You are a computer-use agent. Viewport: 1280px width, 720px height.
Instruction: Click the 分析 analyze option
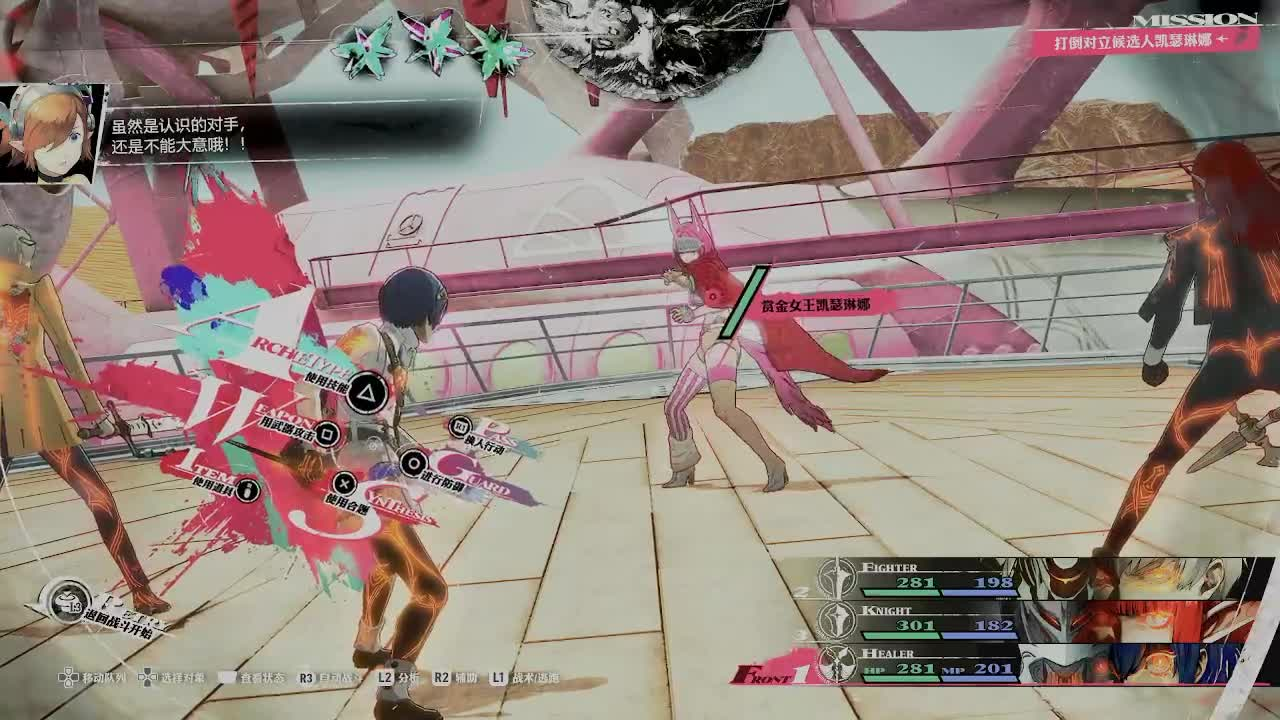[x=398, y=678]
